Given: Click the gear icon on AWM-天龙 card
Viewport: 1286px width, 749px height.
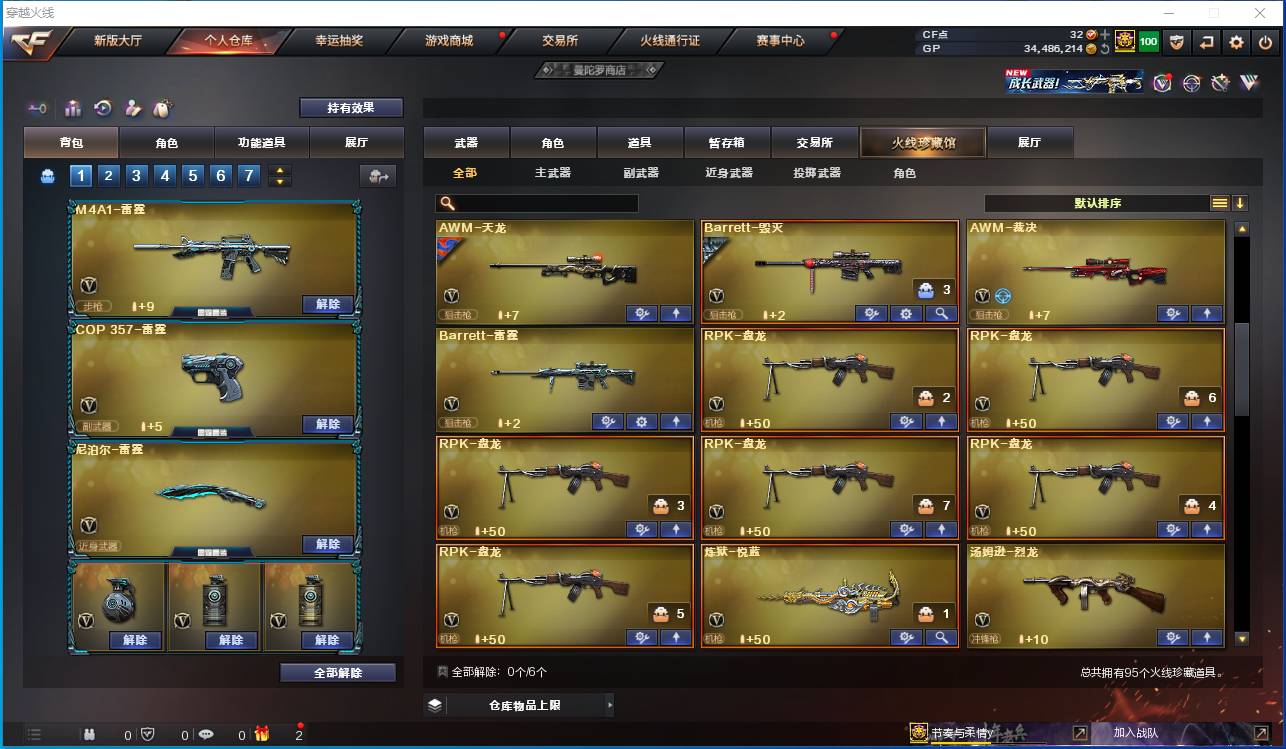Looking at the screenshot, I should (x=642, y=313).
